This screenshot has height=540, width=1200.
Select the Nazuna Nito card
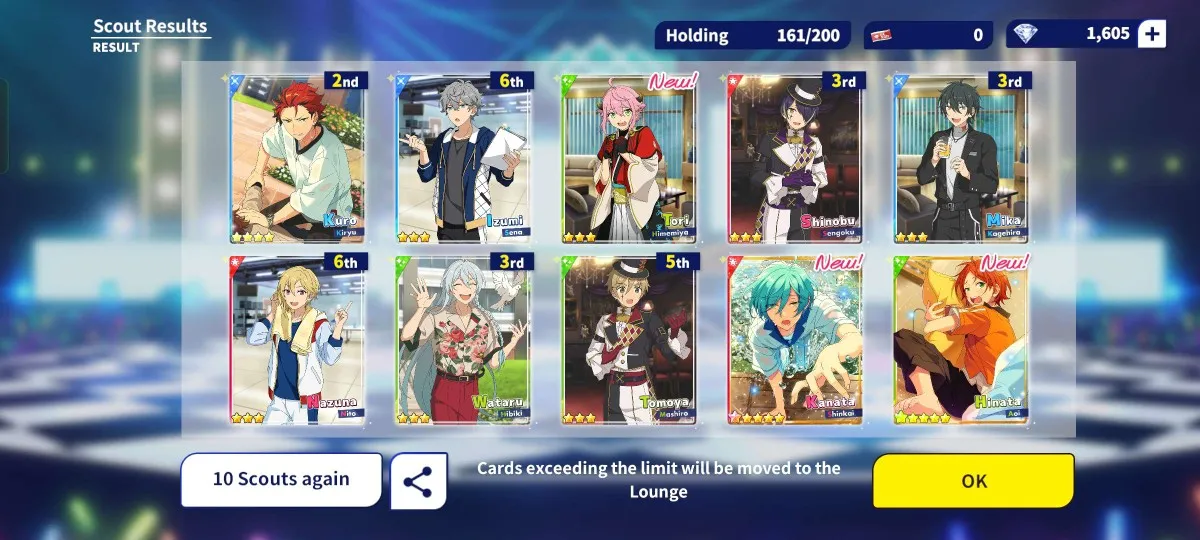point(297,340)
